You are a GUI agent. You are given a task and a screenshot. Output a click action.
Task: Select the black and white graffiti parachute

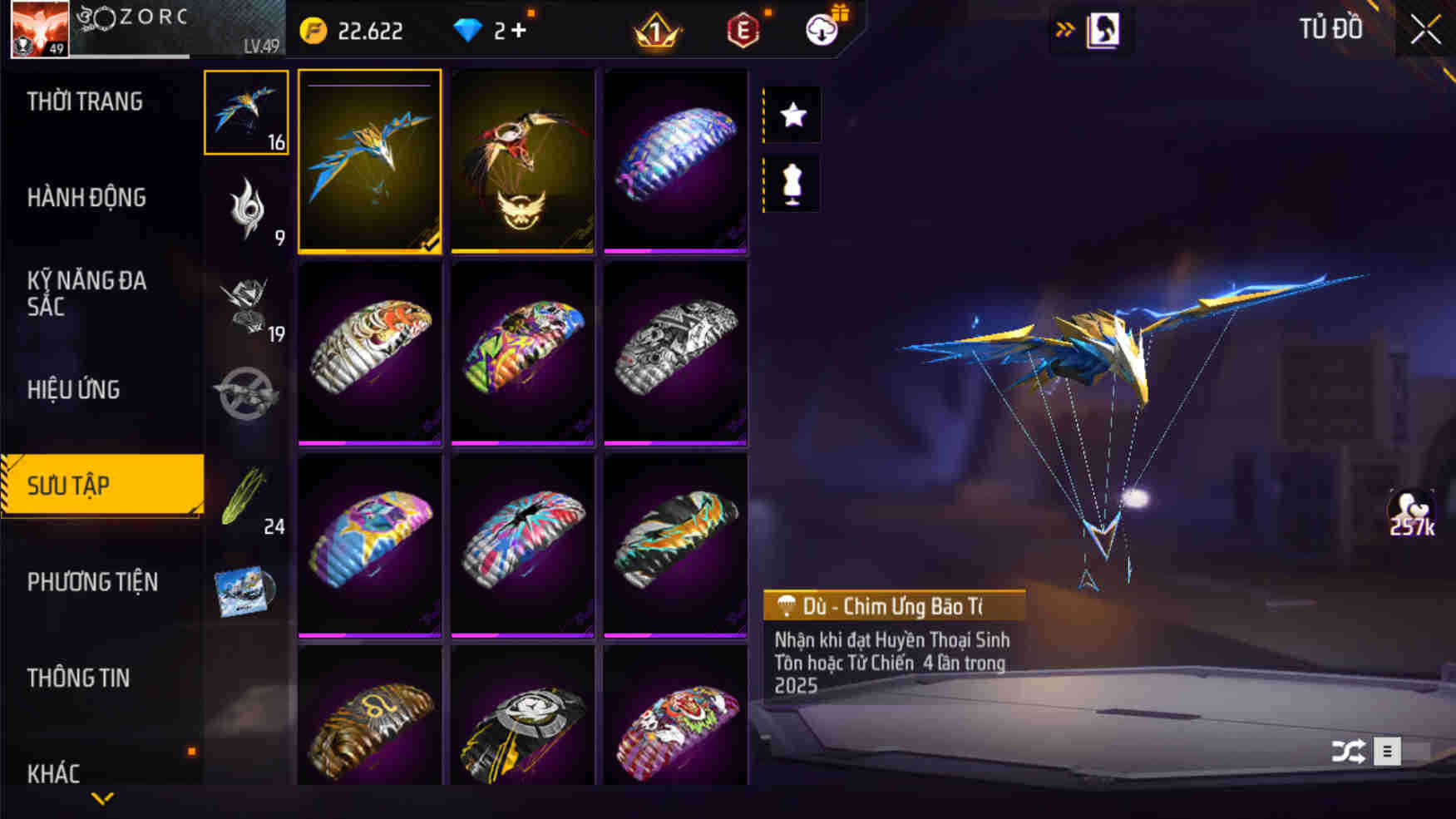click(675, 353)
